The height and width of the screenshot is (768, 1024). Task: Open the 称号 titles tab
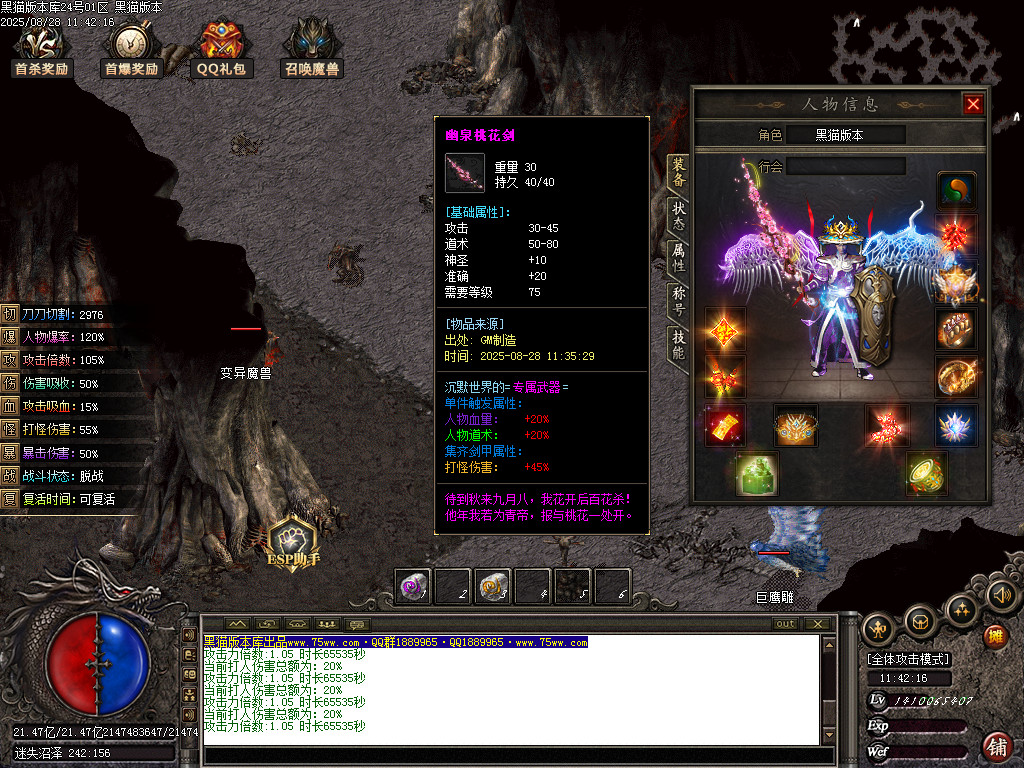tap(678, 302)
